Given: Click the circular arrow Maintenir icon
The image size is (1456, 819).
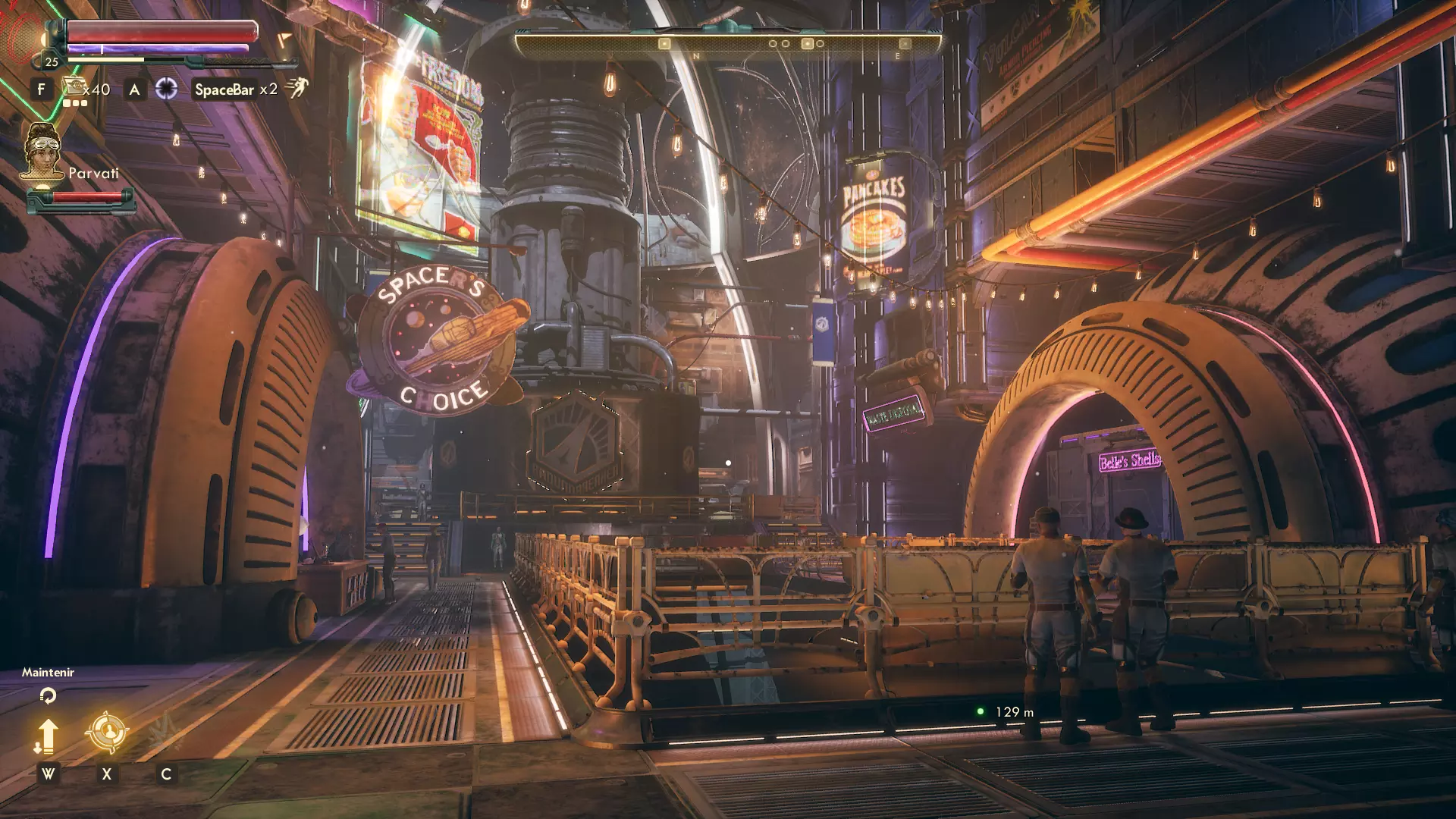Looking at the screenshot, I should coord(48,695).
